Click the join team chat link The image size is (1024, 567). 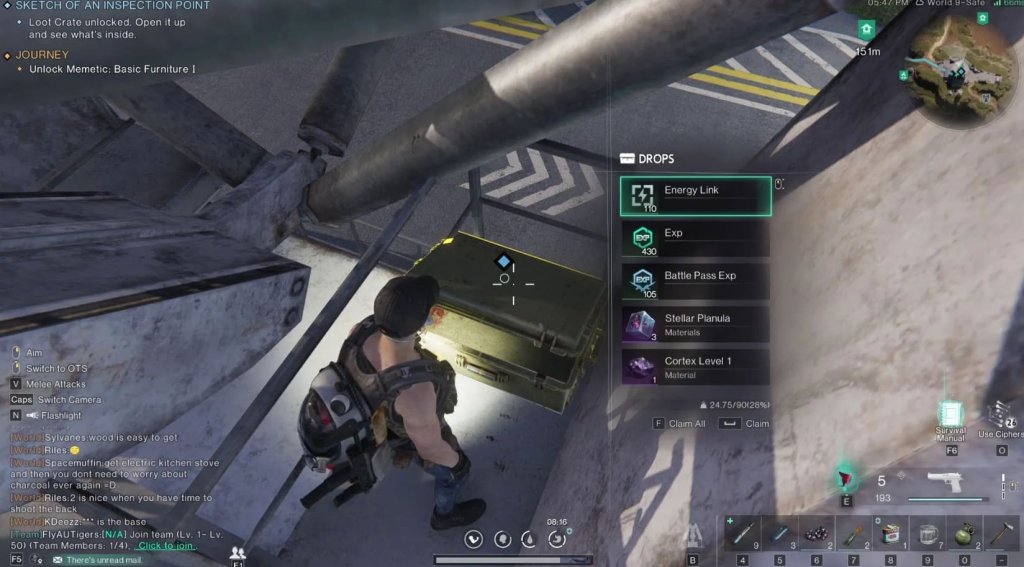point(167,545)
